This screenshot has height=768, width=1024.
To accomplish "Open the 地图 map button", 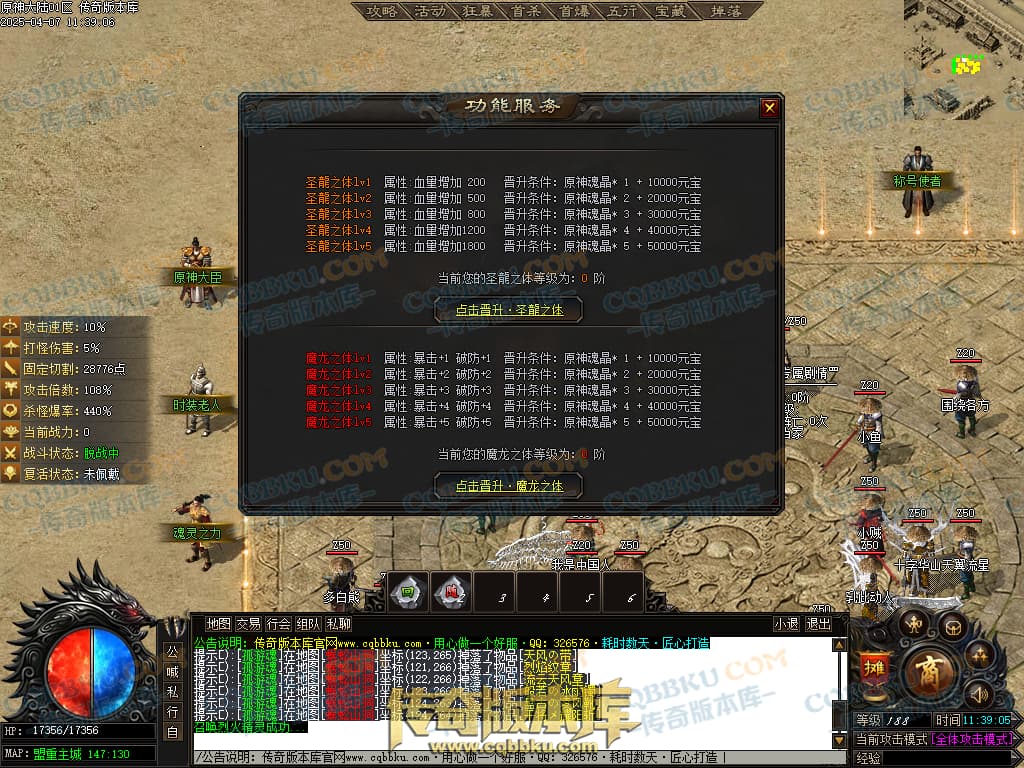I will click(x=218, y=624).
